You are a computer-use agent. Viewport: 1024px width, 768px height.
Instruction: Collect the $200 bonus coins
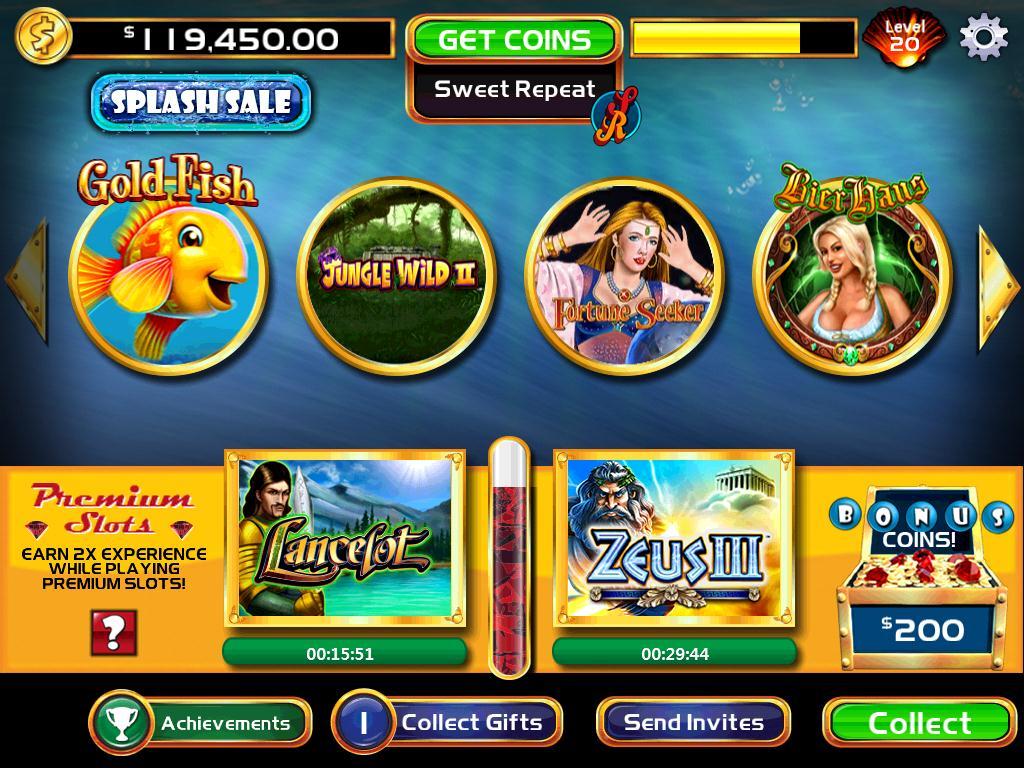click(x=919, y=722)
